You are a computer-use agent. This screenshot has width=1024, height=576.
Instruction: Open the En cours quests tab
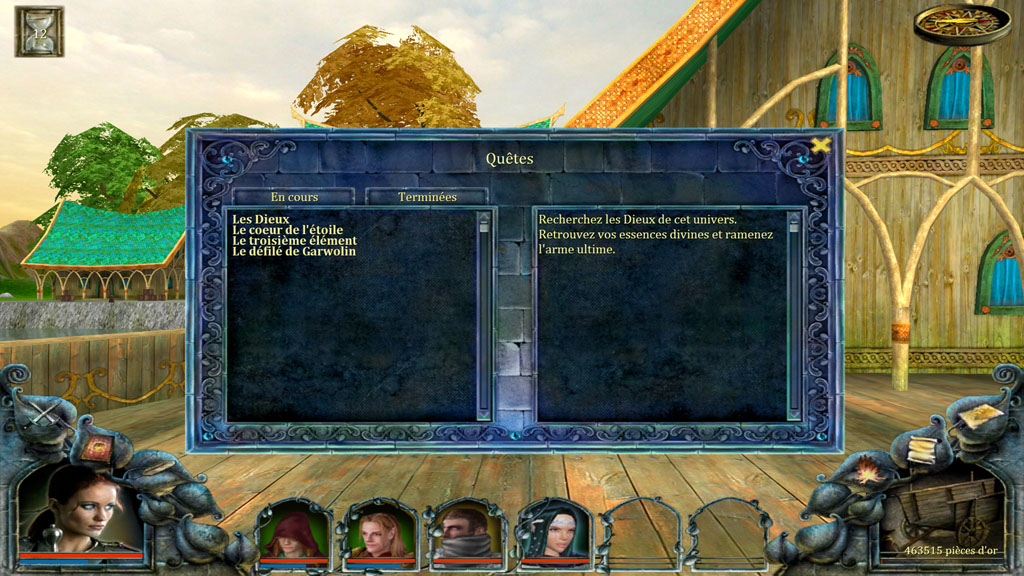pos(294,197)
